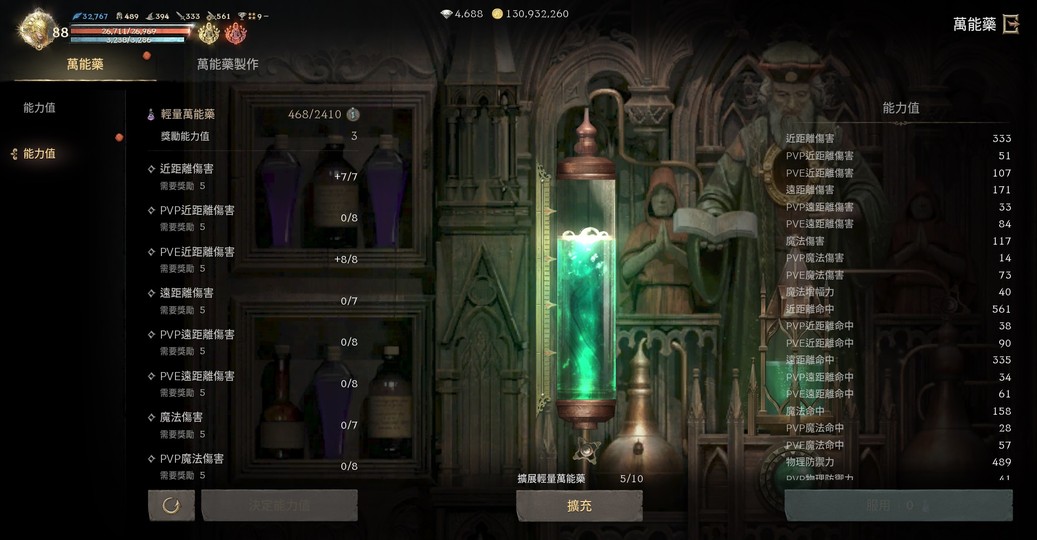Screen dimensions: 1037x540
Task: Click the red crest buff icon
Action: [236, 33]
